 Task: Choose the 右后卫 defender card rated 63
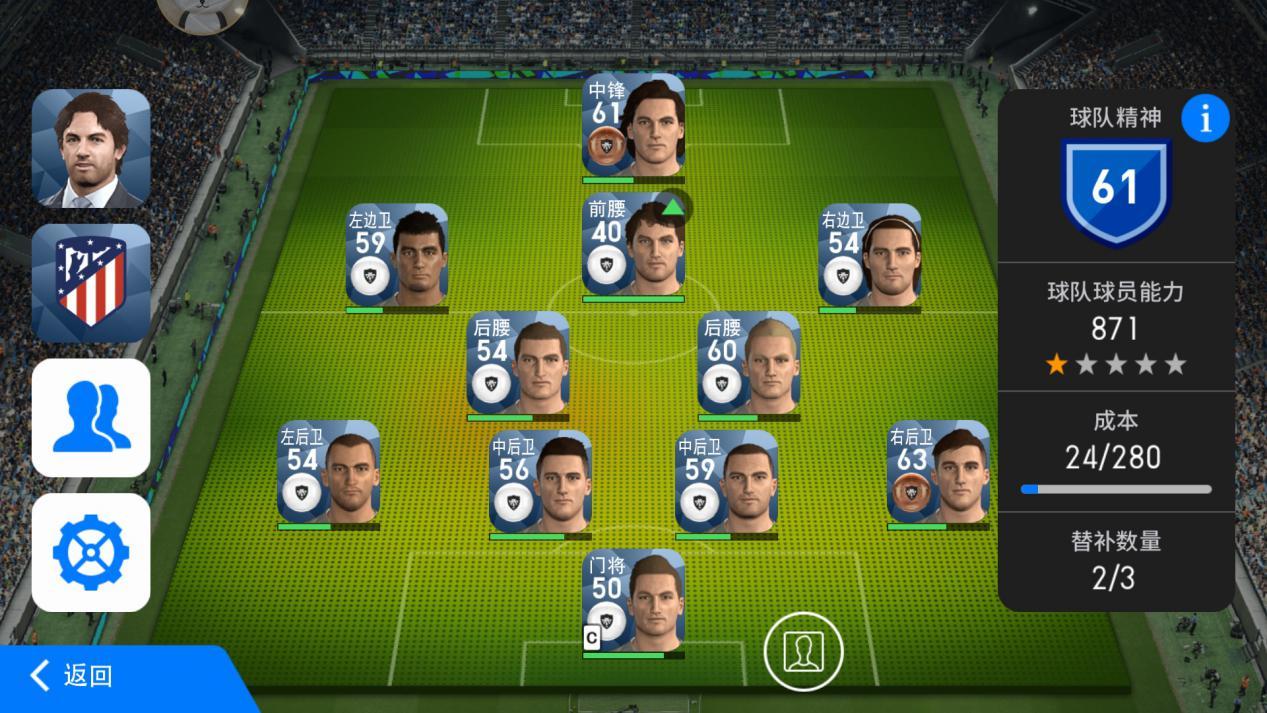tap(938, 472)
